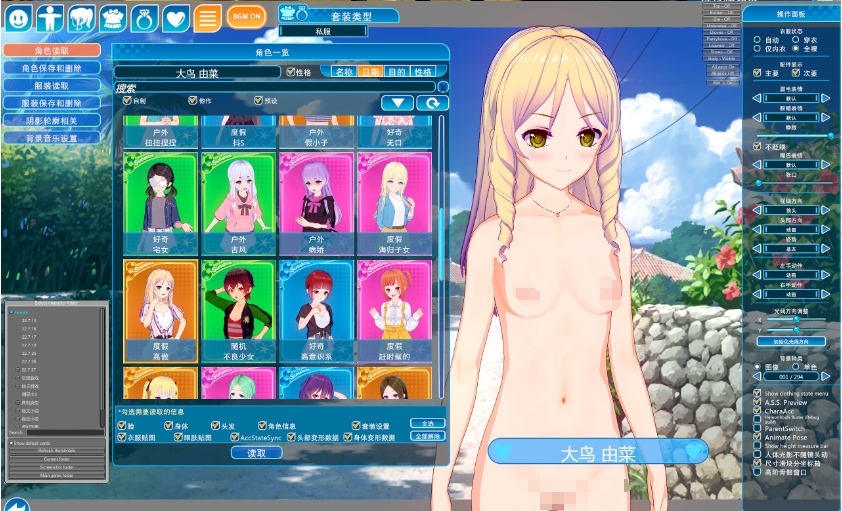842x511 pixels.
Task: Open the face customization tab (smiley icon)
Action: point(20,17)
